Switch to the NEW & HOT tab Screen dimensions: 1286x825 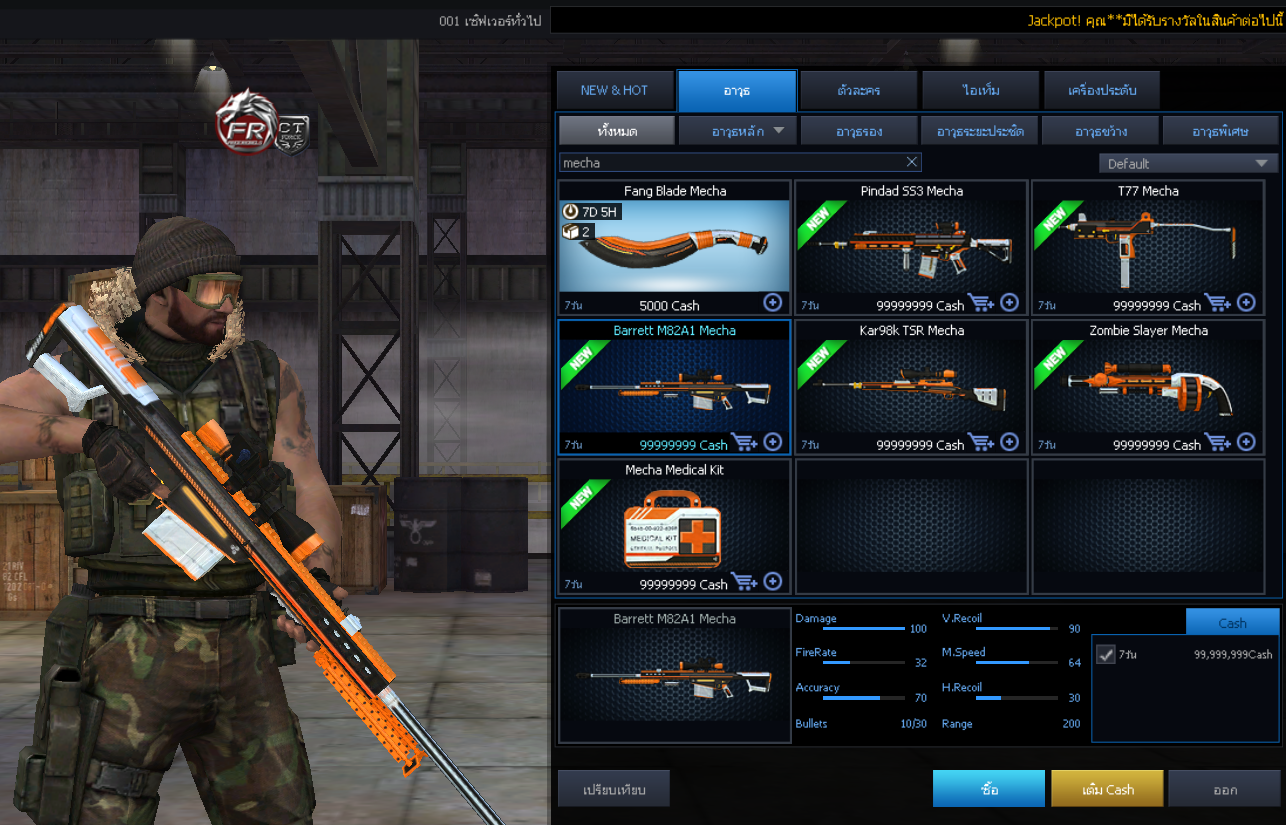pyautogui.click(x=614, y=91)
